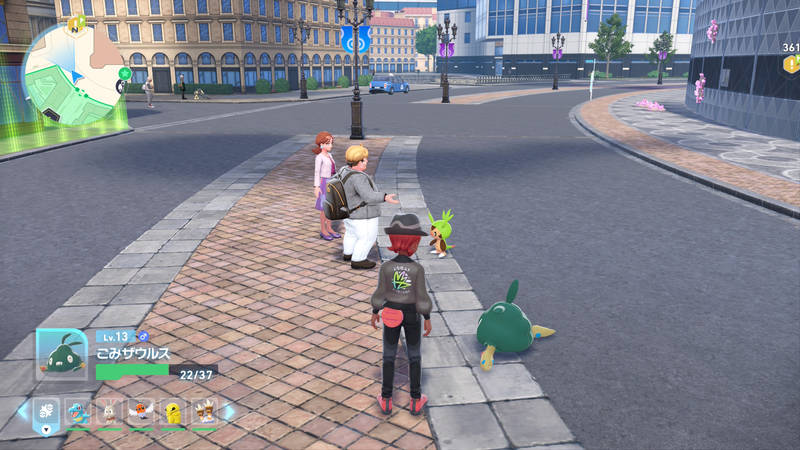Choose Fletchling in the party bar

(x=142, y=410)
